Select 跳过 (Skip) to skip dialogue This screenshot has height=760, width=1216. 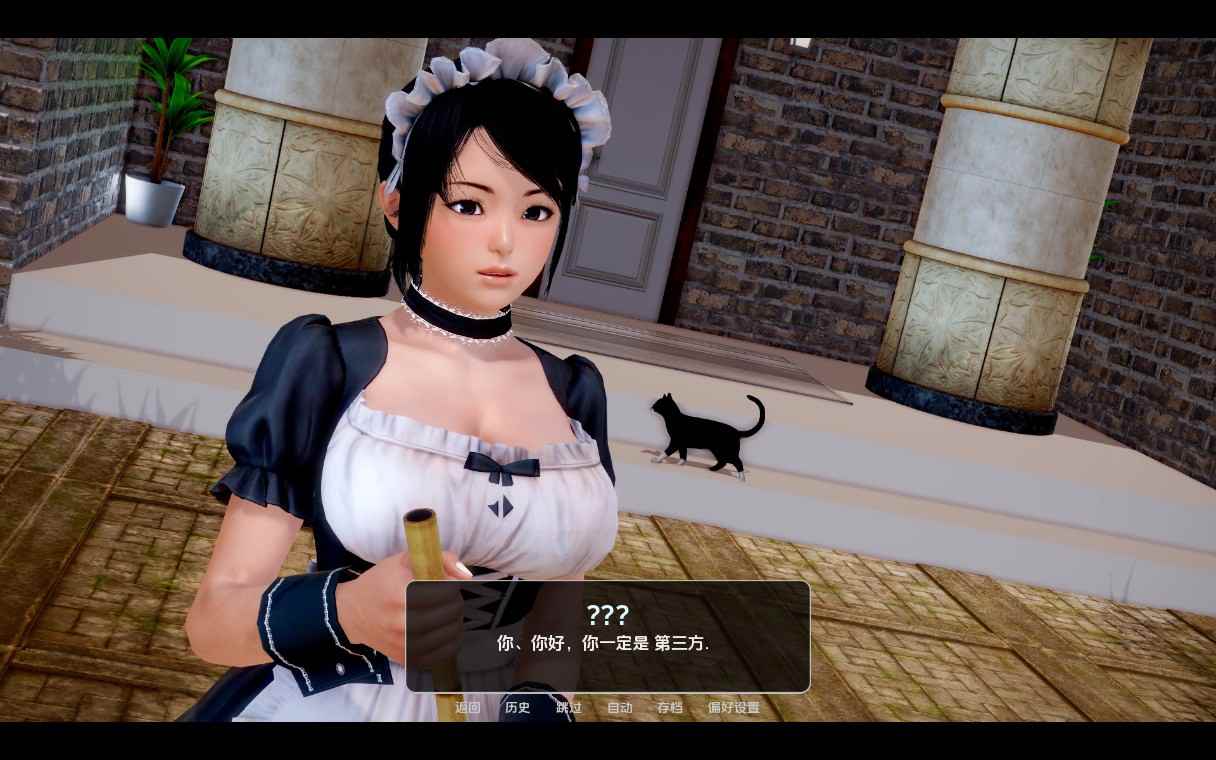[569, 708]
